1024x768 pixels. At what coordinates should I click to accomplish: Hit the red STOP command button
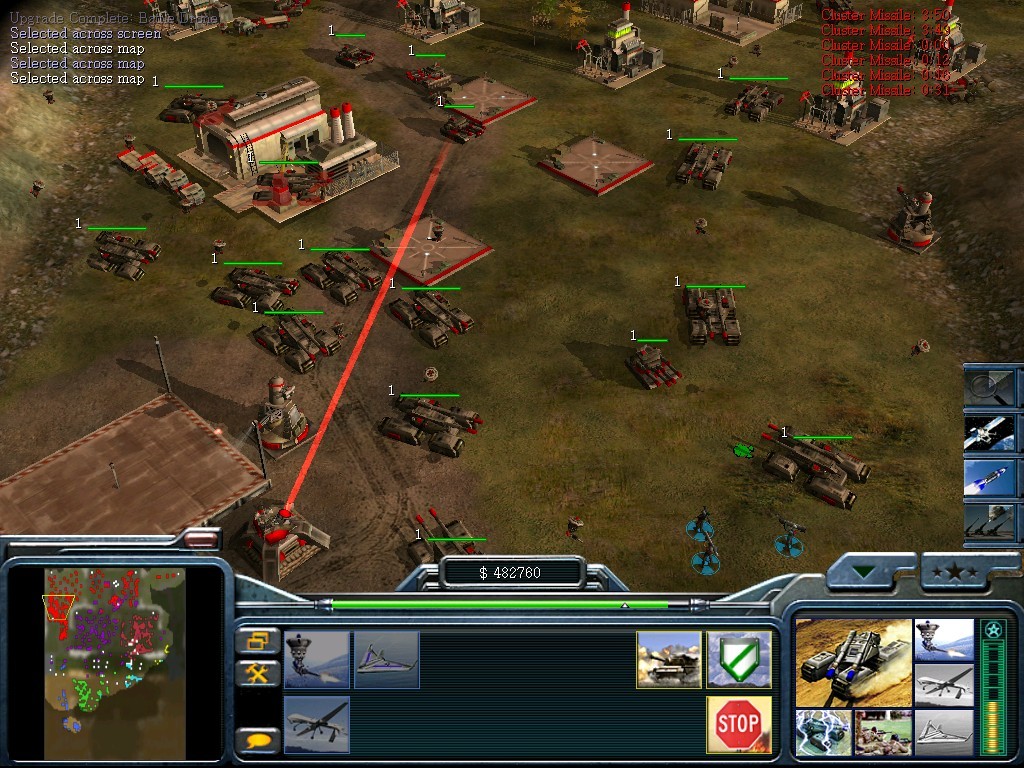click(x=739, y=724)
